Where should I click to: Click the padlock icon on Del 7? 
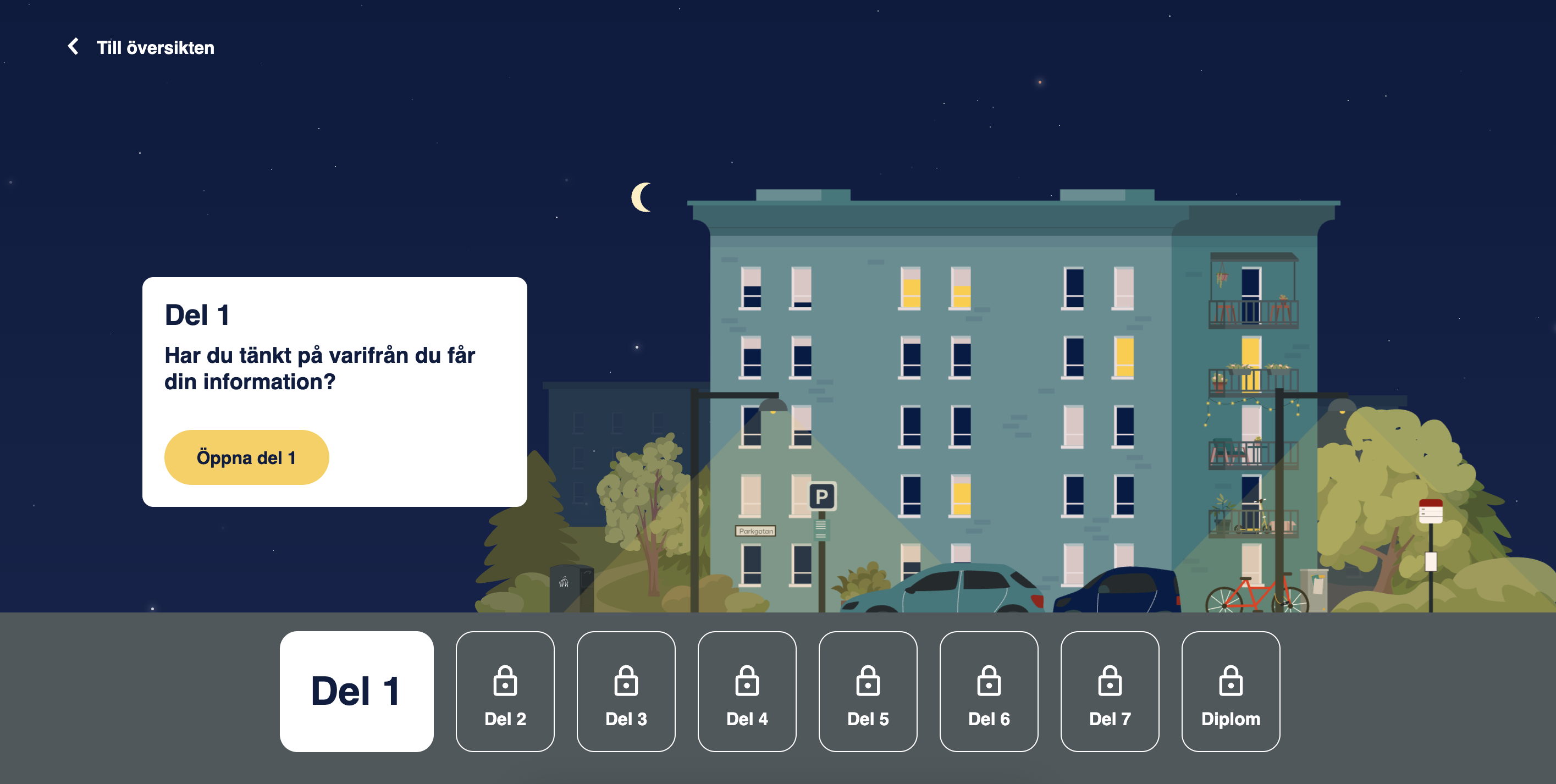(x=1110, y=680)
